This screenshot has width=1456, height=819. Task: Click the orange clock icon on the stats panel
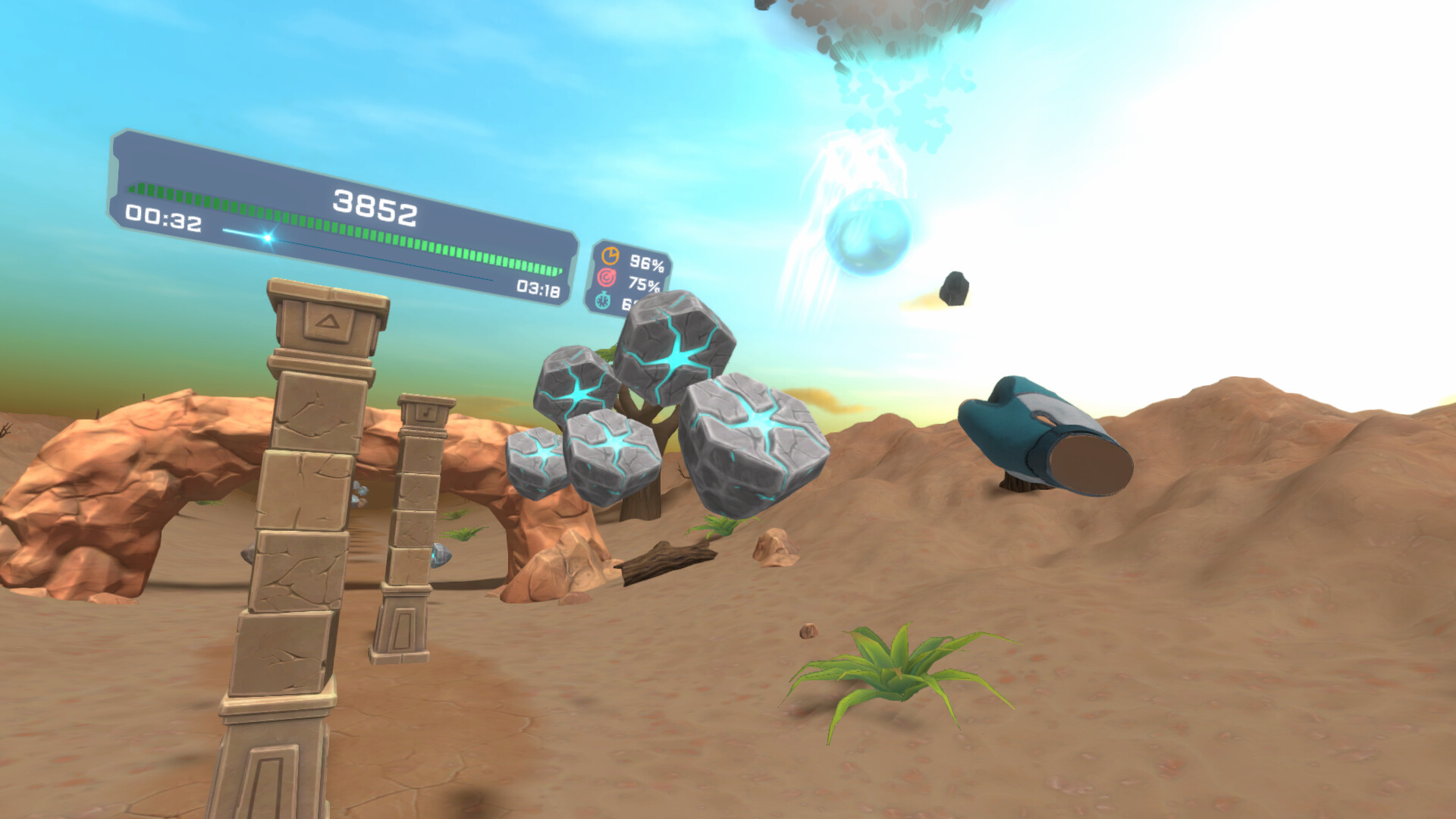click(x=610, y=256)
